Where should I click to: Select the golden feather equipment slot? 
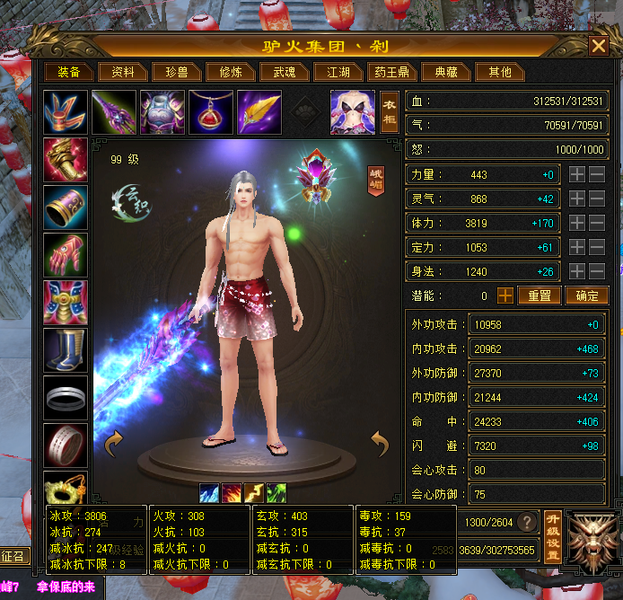(x=257, y=111)
